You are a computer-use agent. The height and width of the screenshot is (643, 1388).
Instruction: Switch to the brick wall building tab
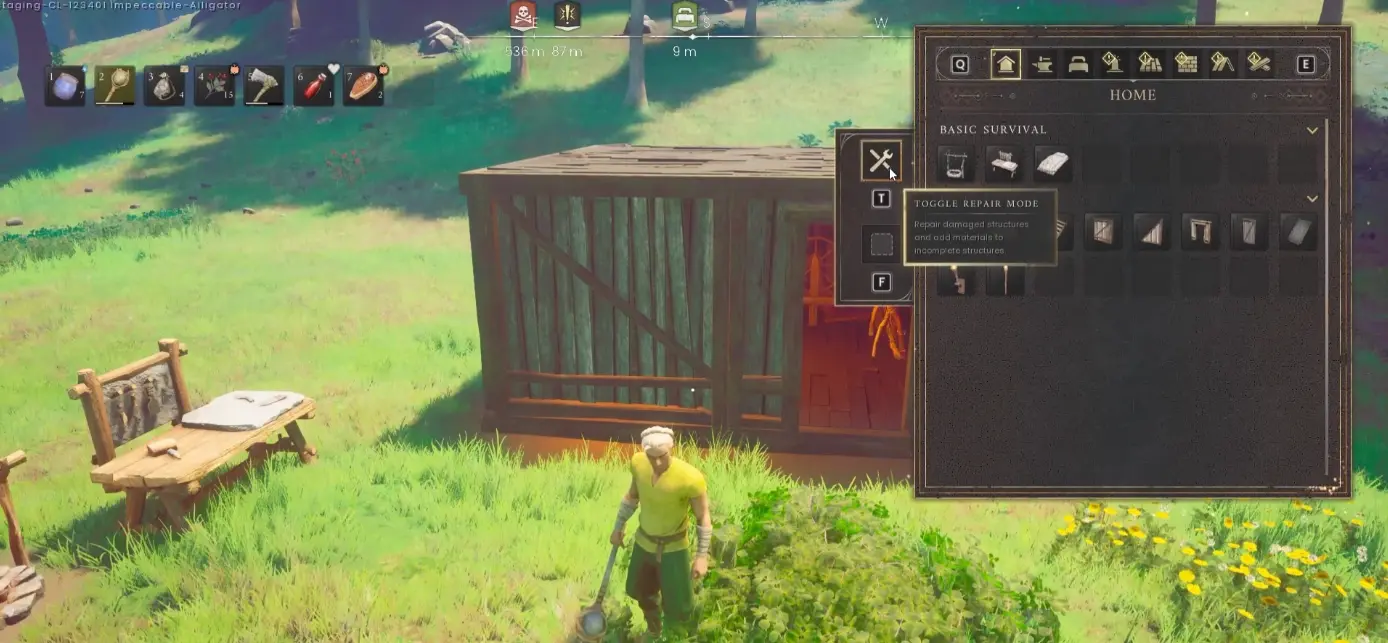pyautogui.click(x=1186, y=65)
